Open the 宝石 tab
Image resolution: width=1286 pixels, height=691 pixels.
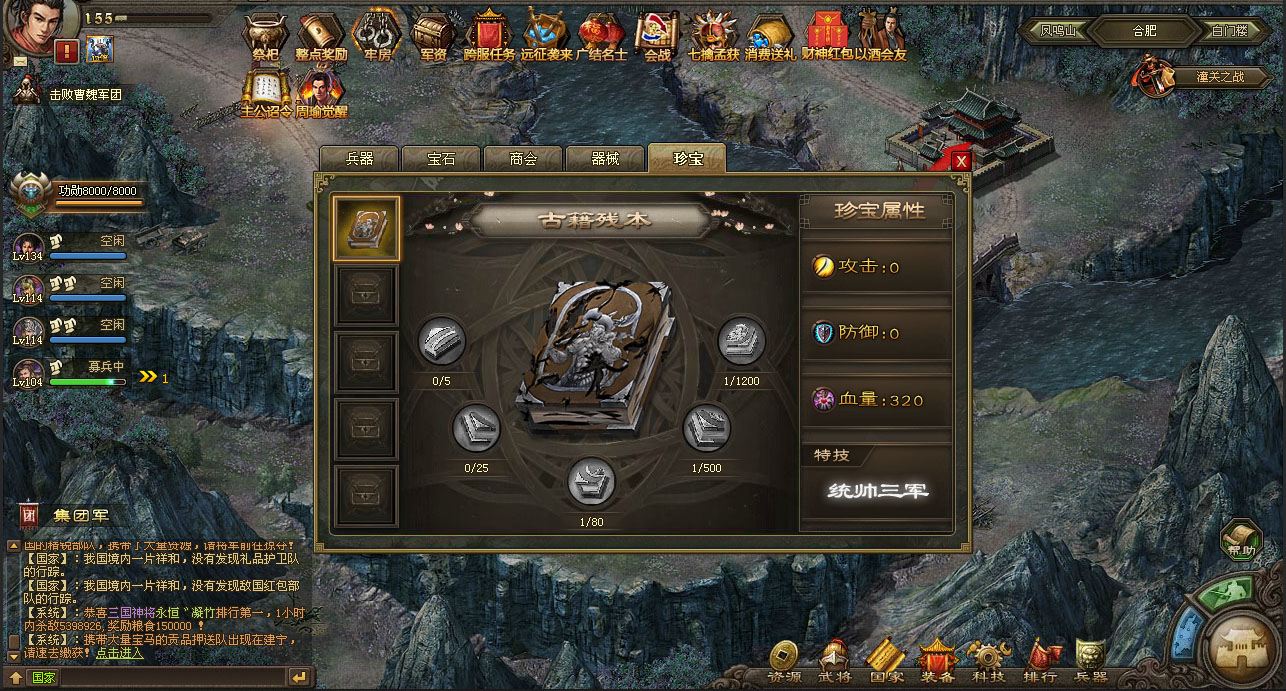[x=441, y=159]
